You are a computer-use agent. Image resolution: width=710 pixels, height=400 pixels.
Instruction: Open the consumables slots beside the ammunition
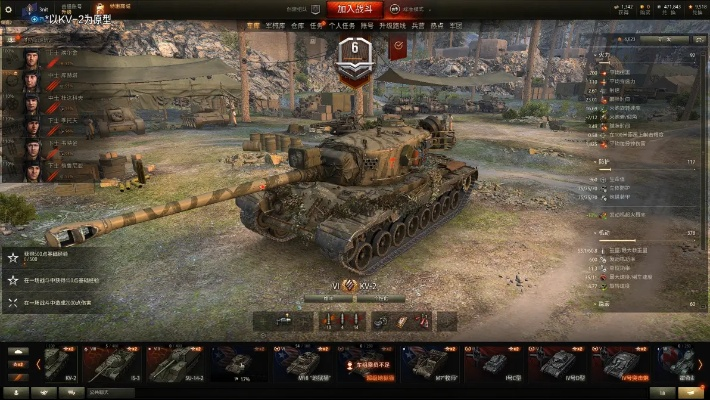coord(402,321)
